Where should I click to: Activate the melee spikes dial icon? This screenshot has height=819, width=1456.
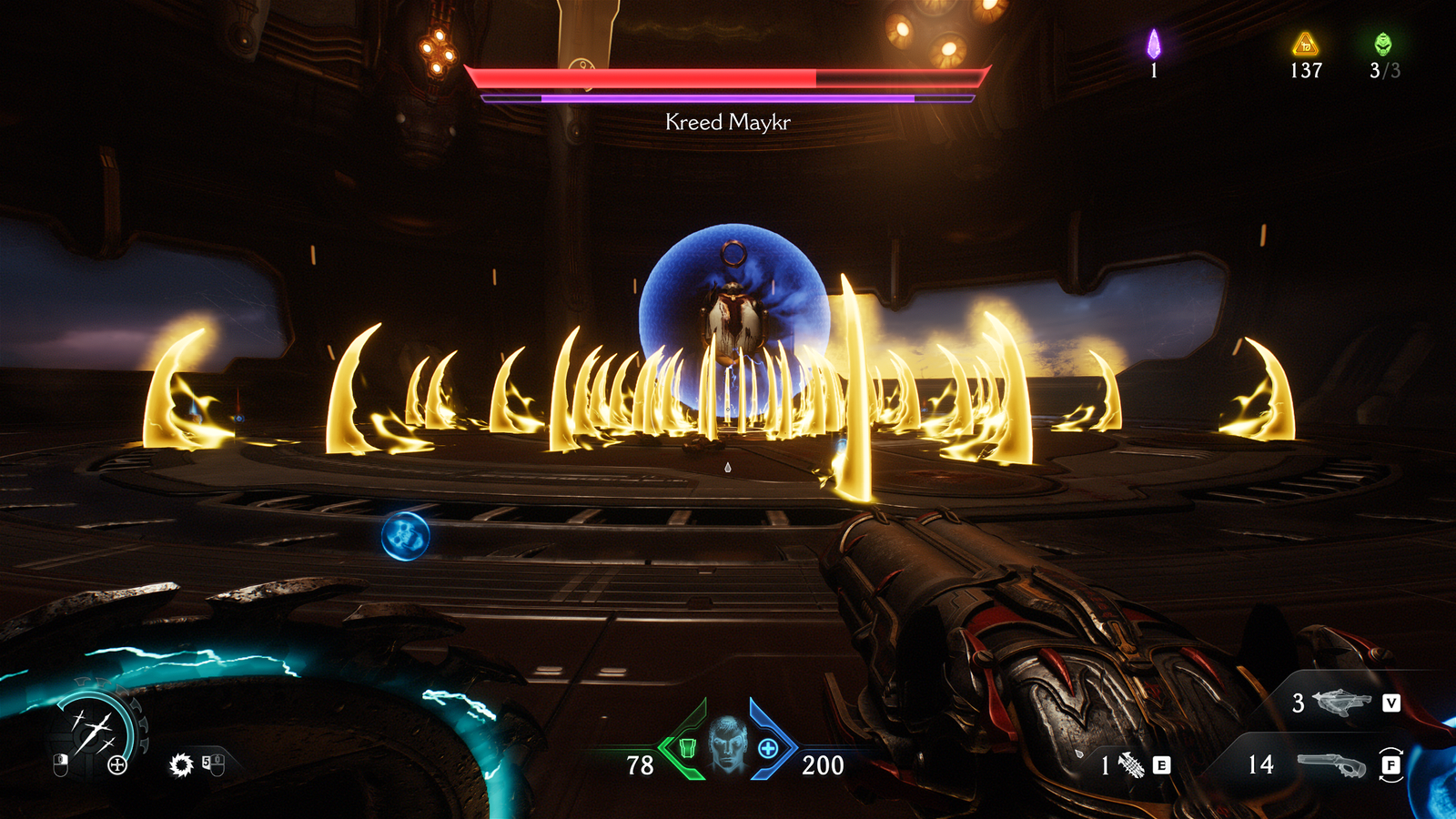pos(94,731)
